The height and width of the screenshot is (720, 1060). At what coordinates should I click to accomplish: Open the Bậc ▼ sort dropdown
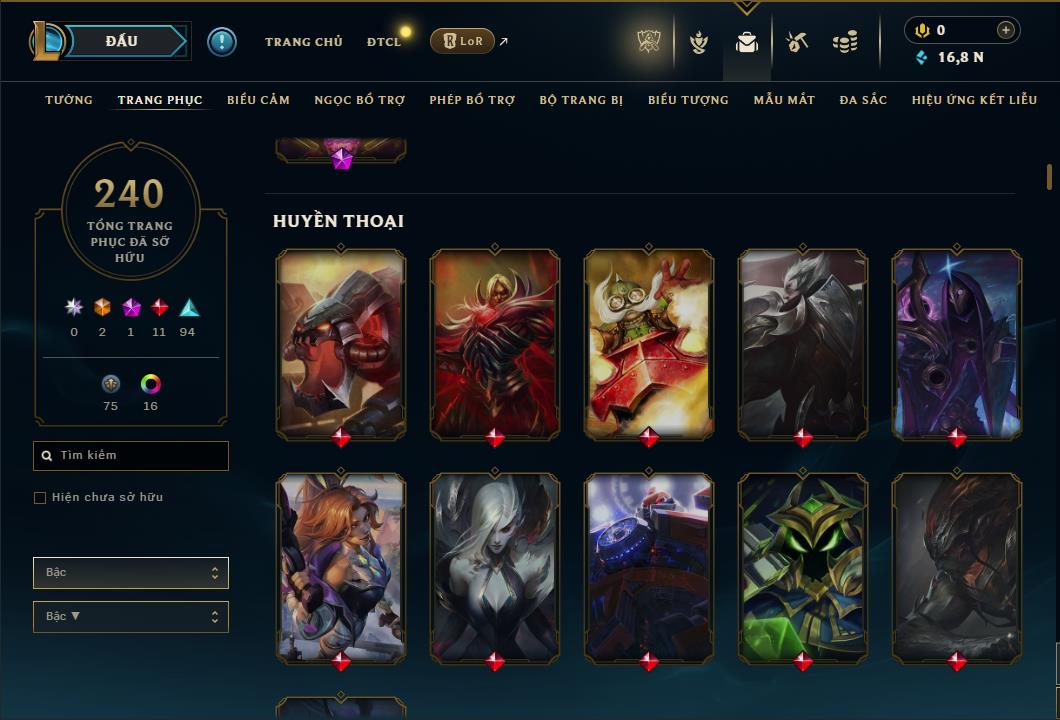coord(131,617)
